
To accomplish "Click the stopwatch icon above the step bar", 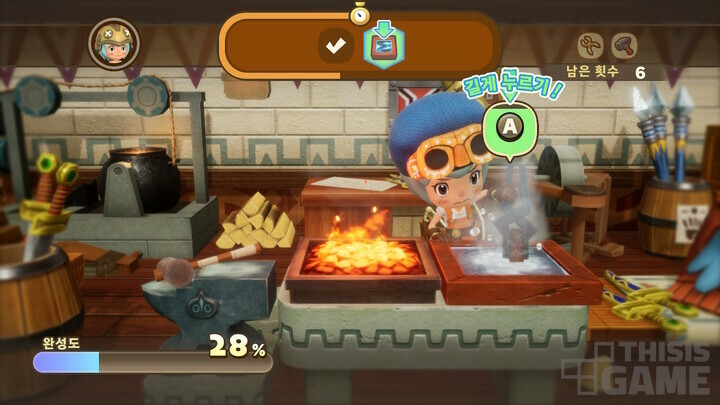I will [360, 14].
